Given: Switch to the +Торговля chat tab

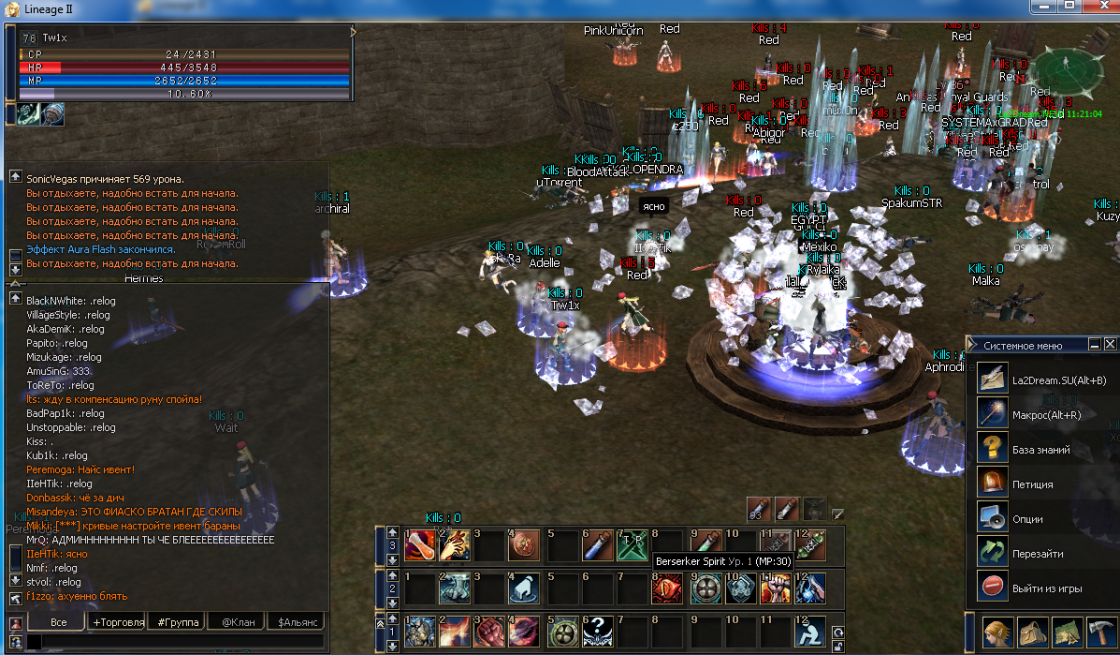Looking at the screenshot, I should click(117, 622).
